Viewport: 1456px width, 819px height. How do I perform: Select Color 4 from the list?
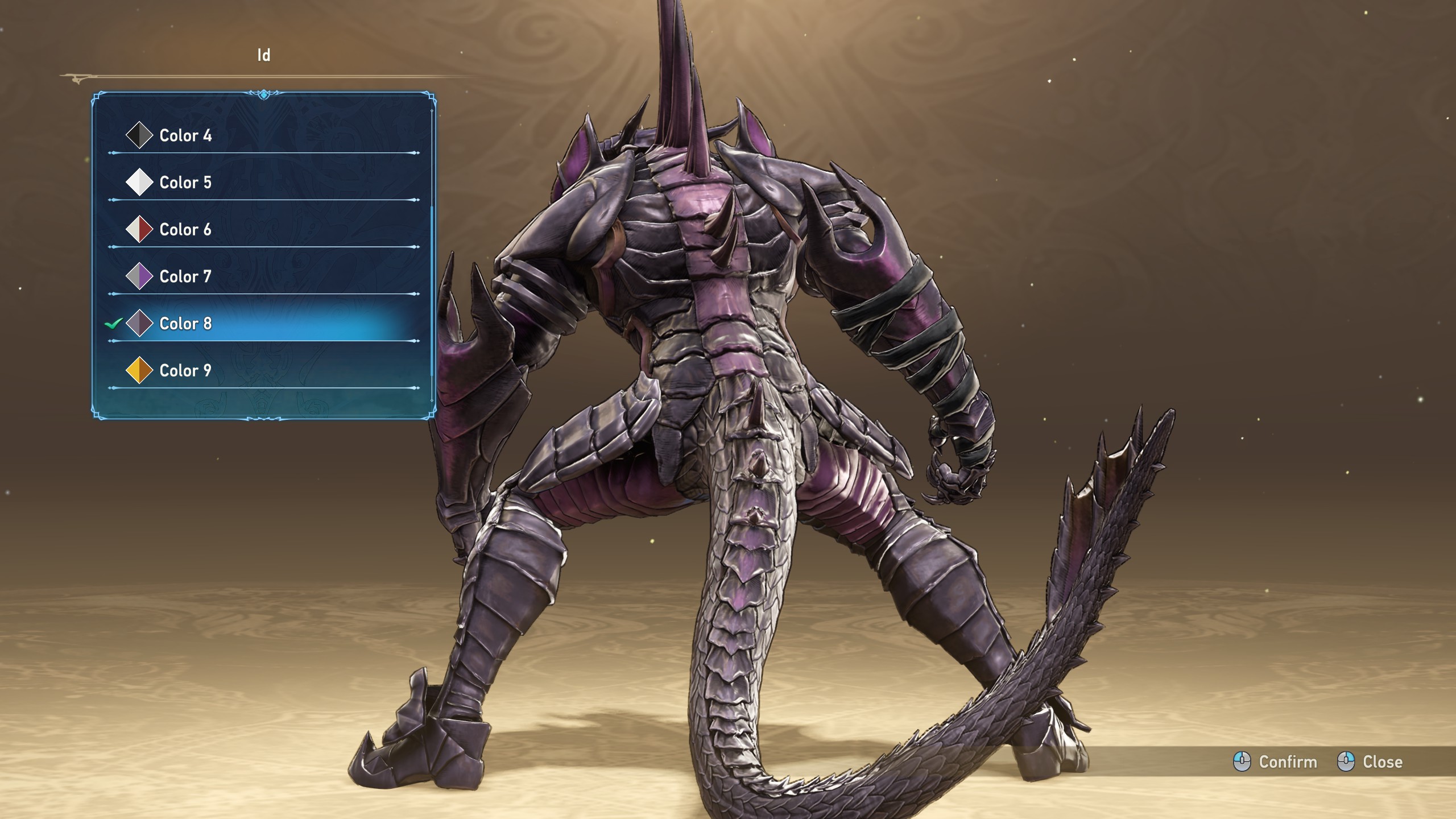point(185,135)
